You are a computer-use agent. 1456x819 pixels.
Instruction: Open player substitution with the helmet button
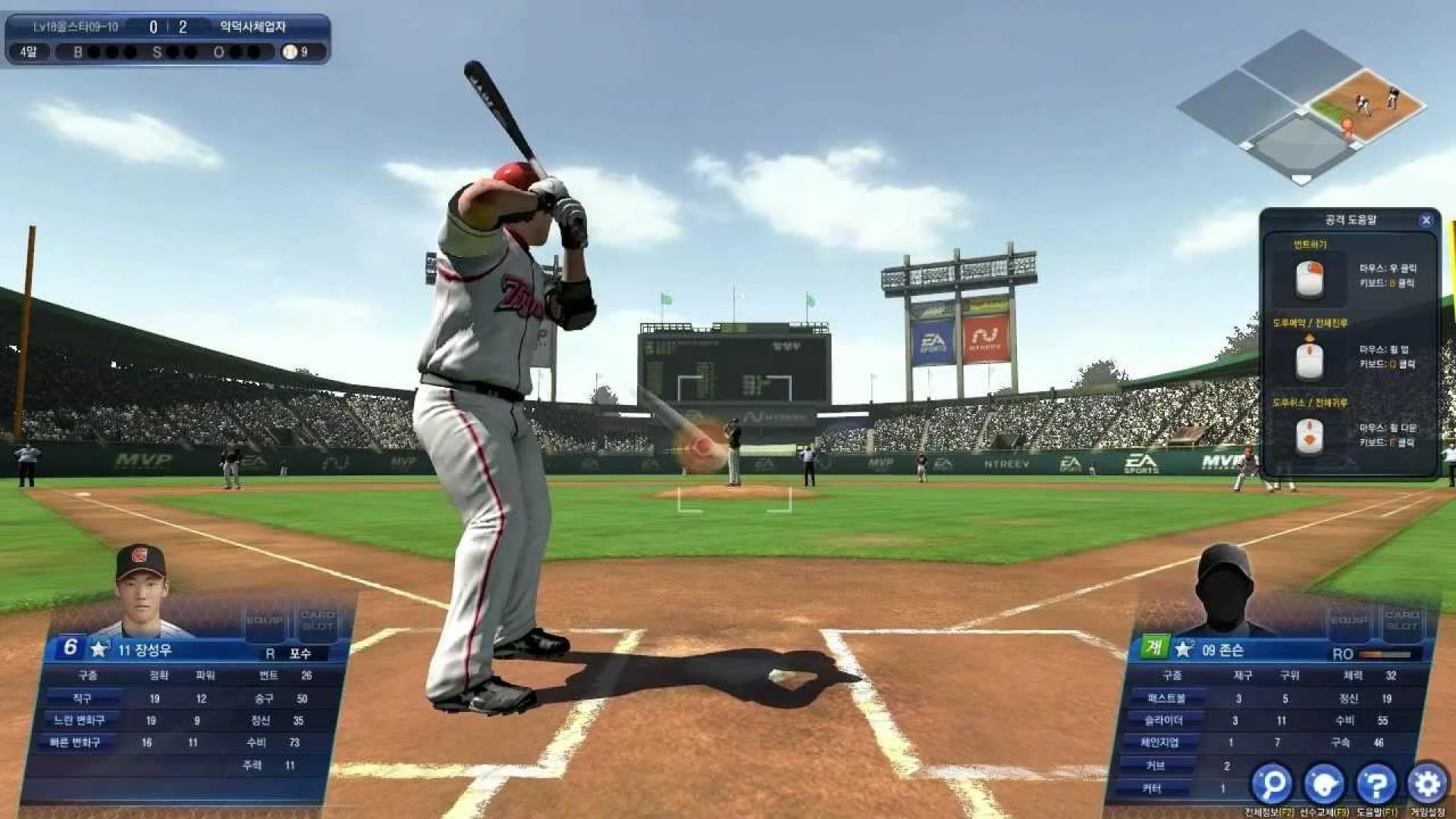pyautogui.click(x=1324, y=783)
